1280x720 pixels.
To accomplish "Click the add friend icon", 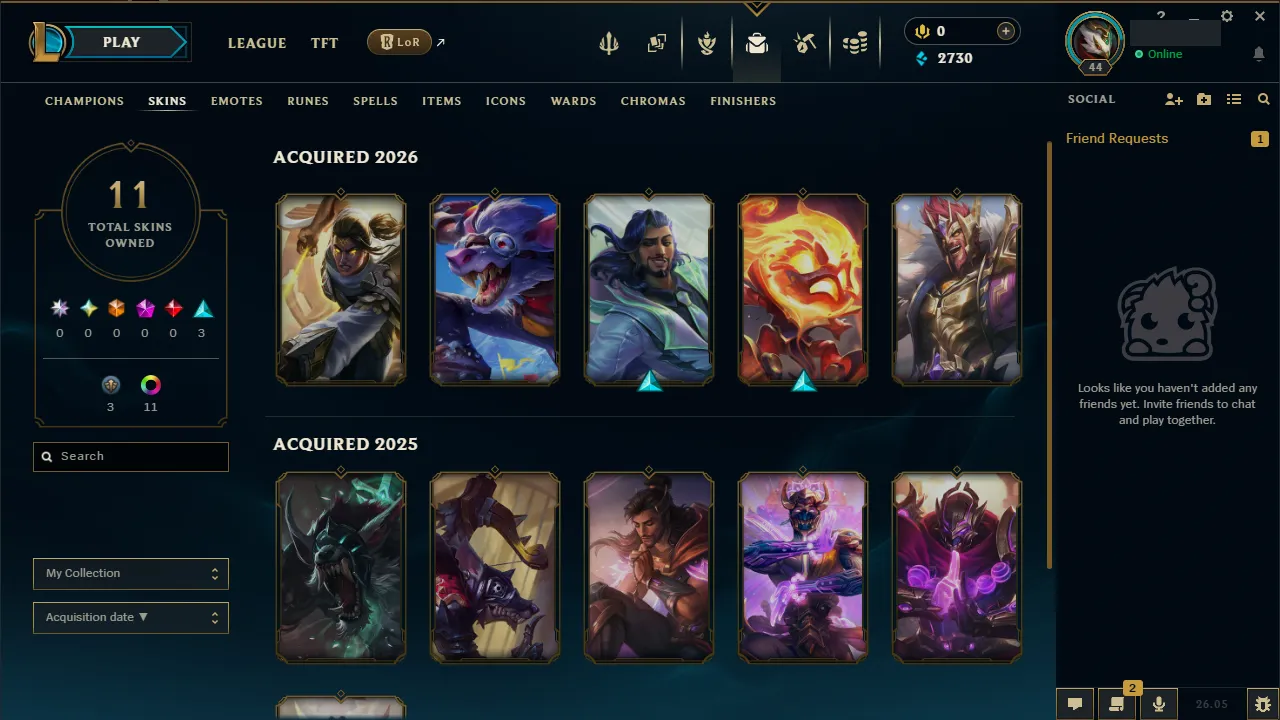I will click(x=1174, y=99).
